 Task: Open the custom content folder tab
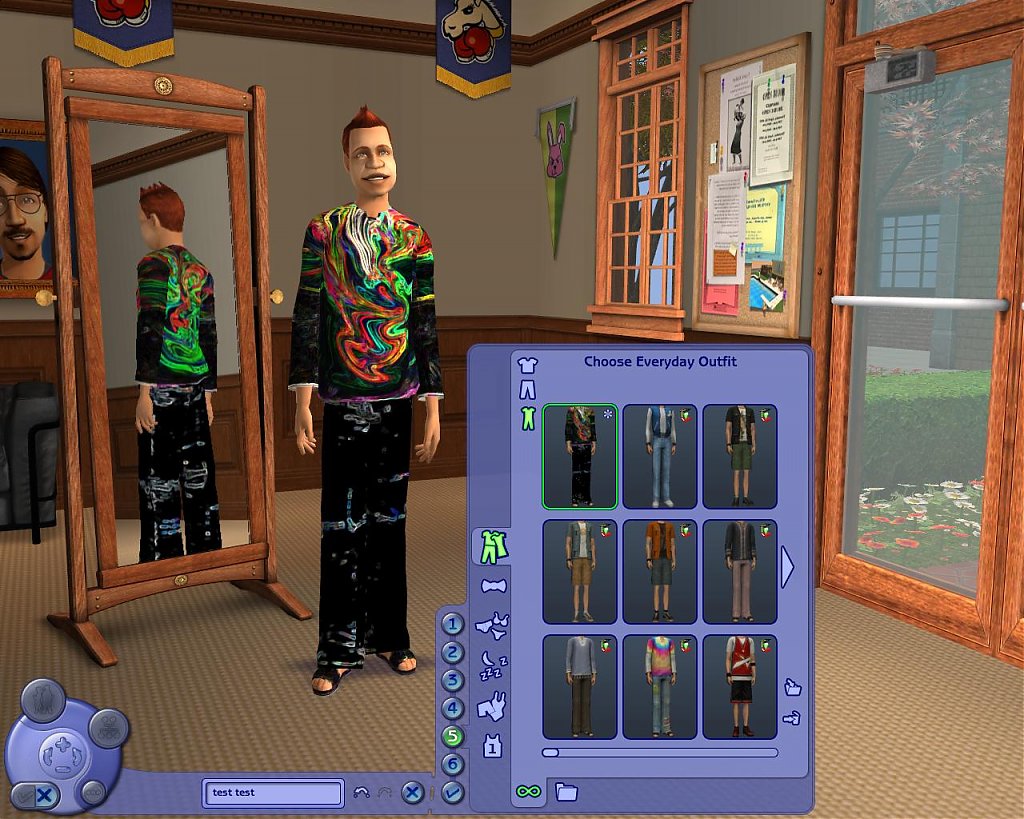(566, 792)
